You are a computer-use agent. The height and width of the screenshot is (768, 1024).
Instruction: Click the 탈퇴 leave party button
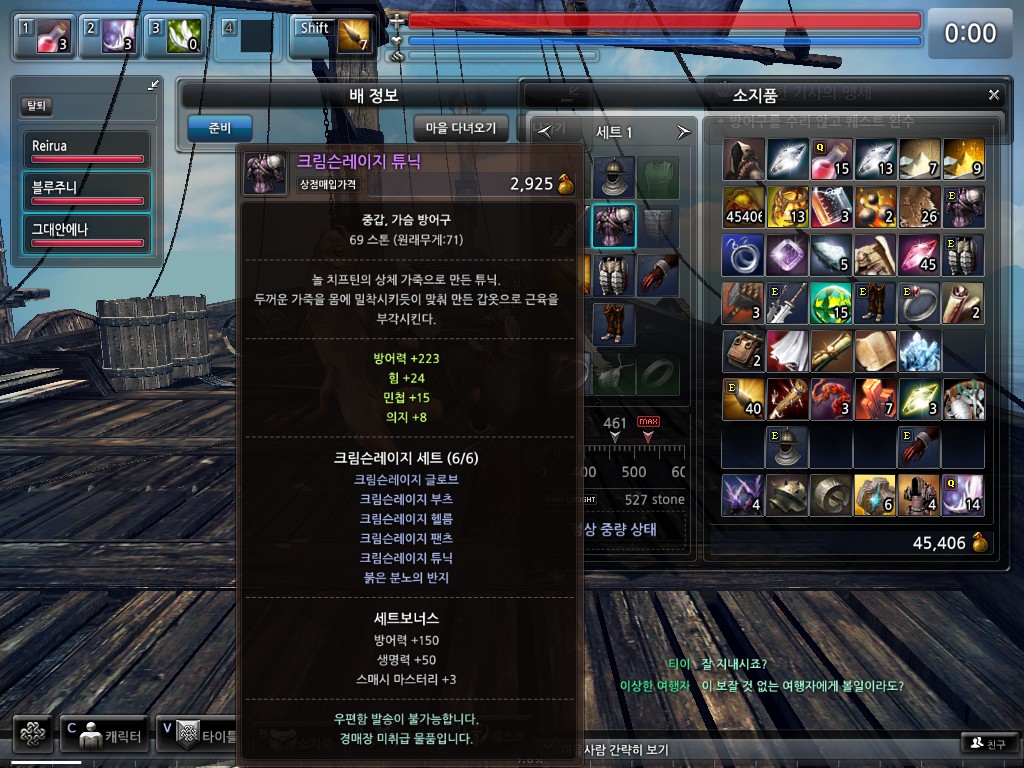tap(36, 106)
